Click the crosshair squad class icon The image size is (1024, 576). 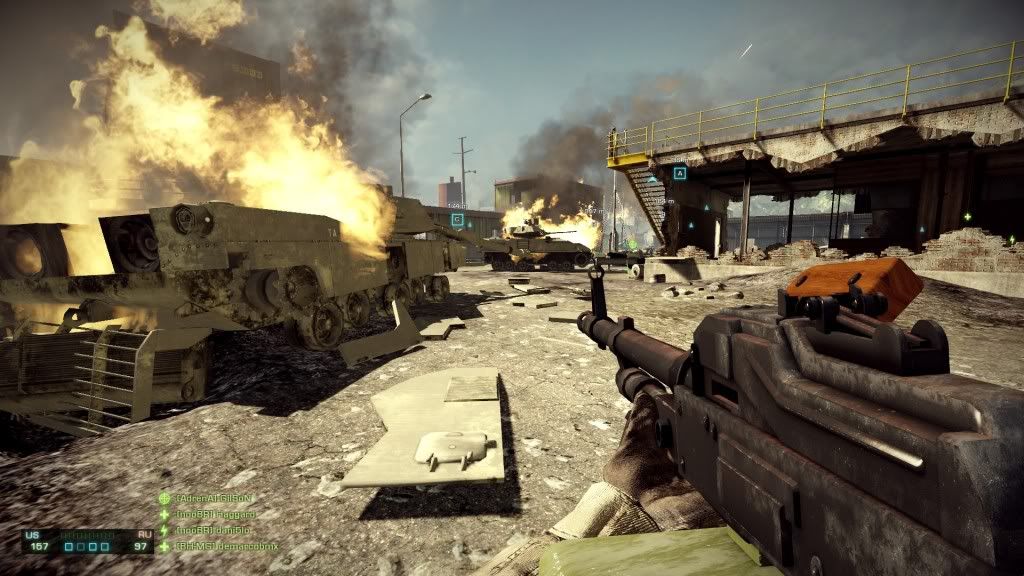[x=165, y=498]
